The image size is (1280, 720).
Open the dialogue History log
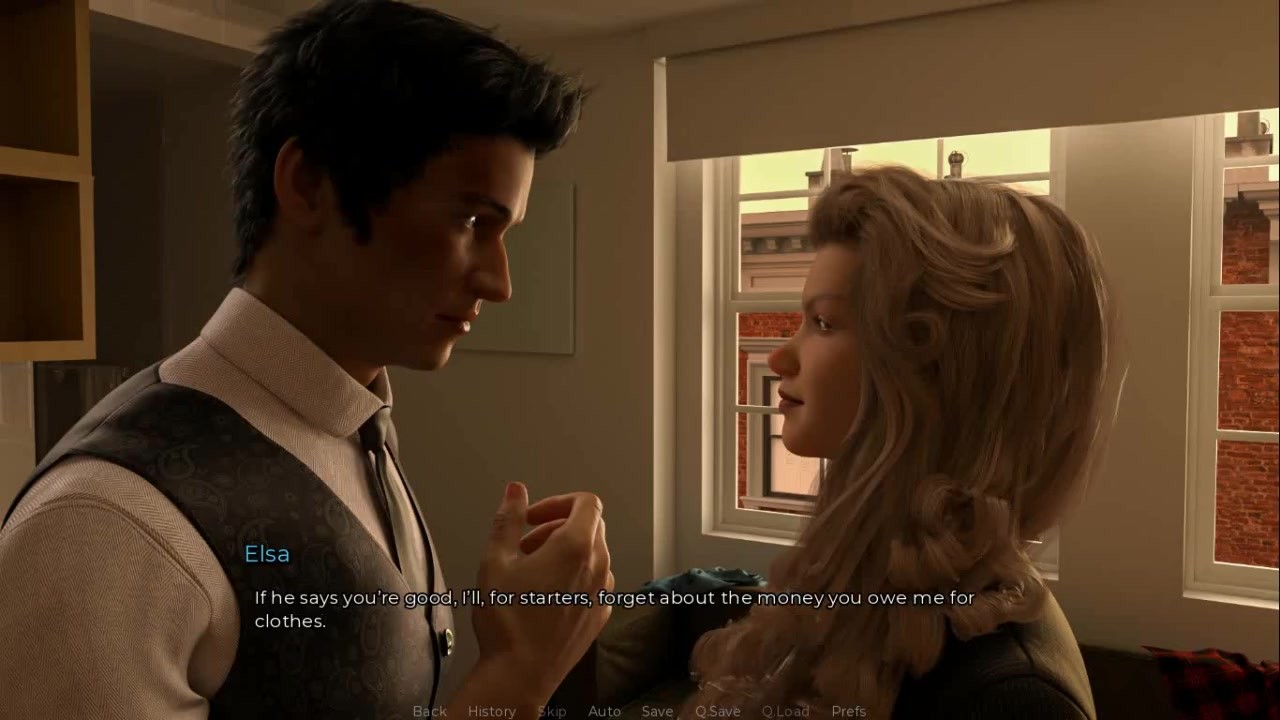tap(492, 711)
